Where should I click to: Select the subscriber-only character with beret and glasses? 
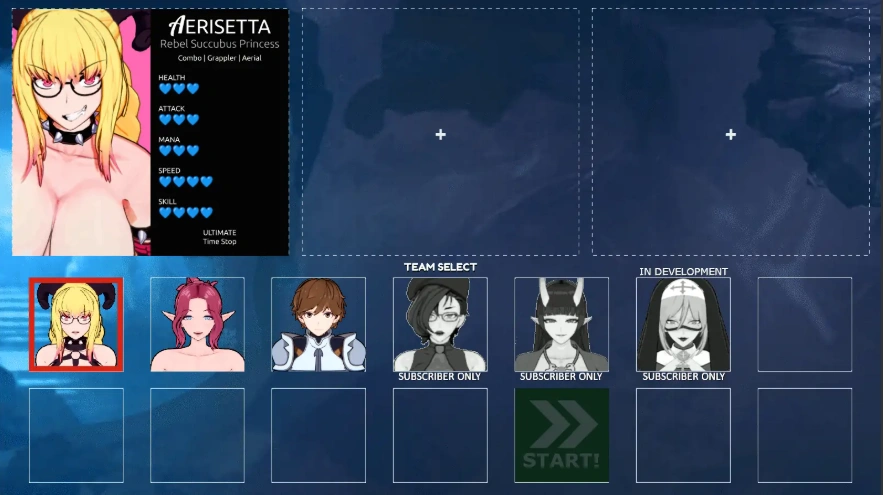[440, 324]
